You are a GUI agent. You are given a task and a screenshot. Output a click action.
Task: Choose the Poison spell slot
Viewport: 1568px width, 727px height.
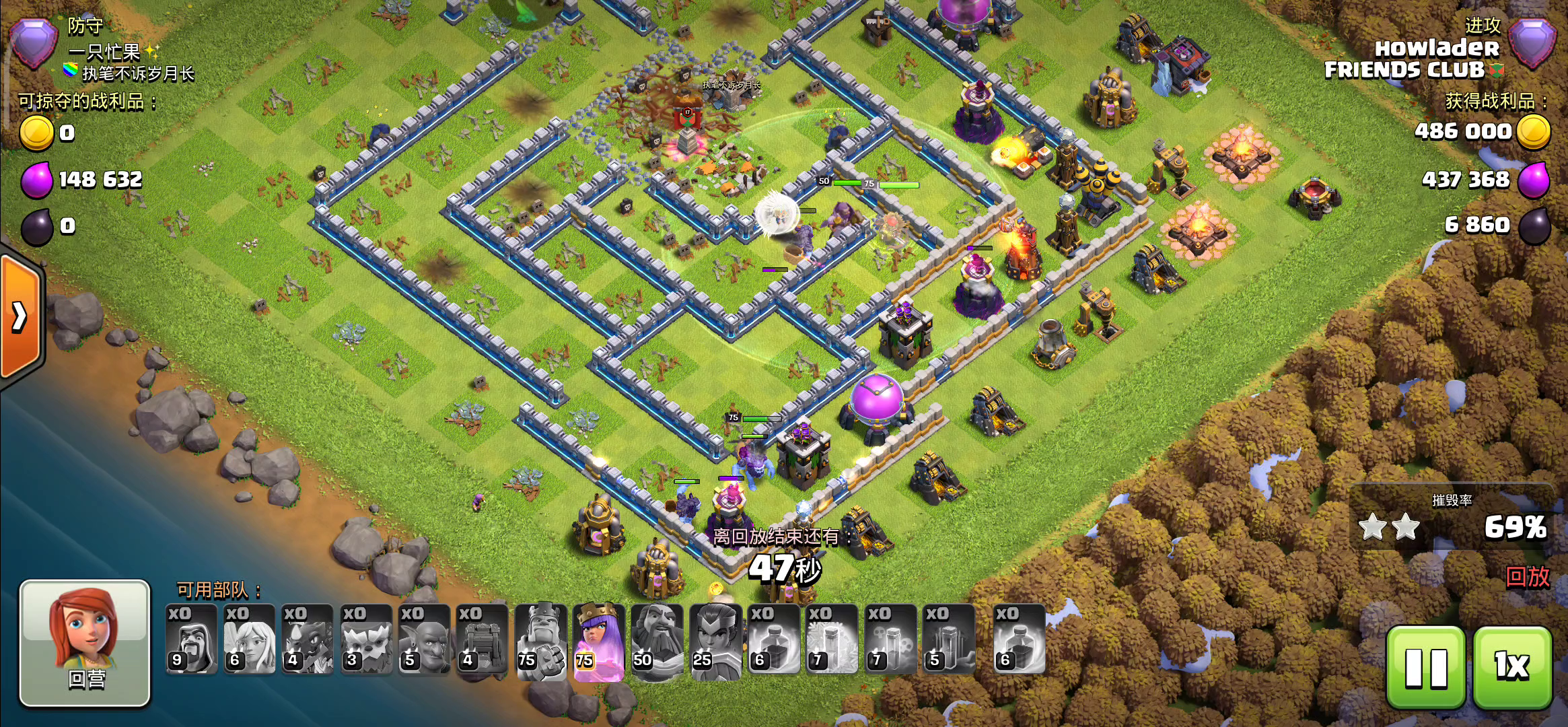click(890, 639)
